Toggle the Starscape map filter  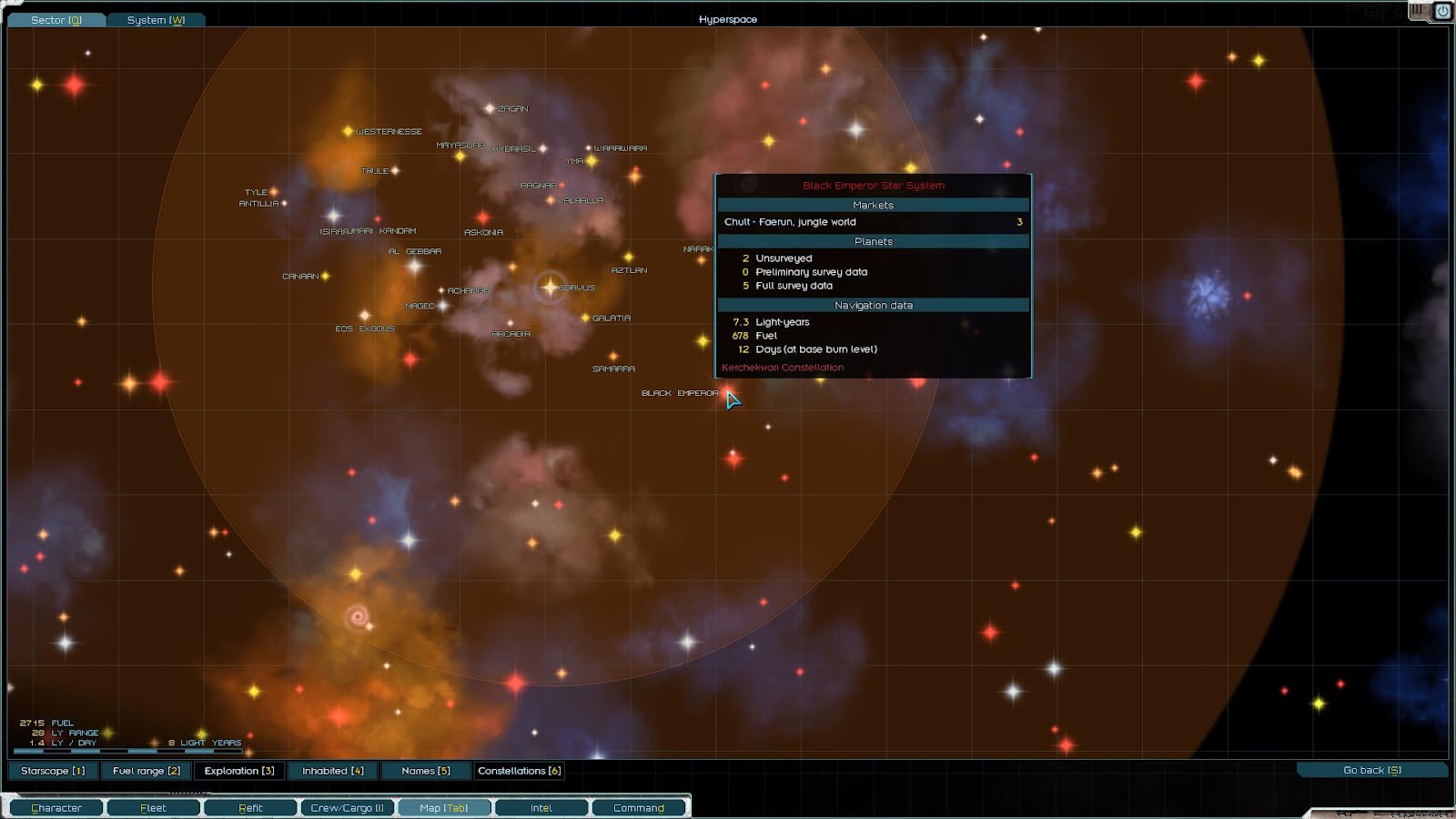click(x=53, y=771)
